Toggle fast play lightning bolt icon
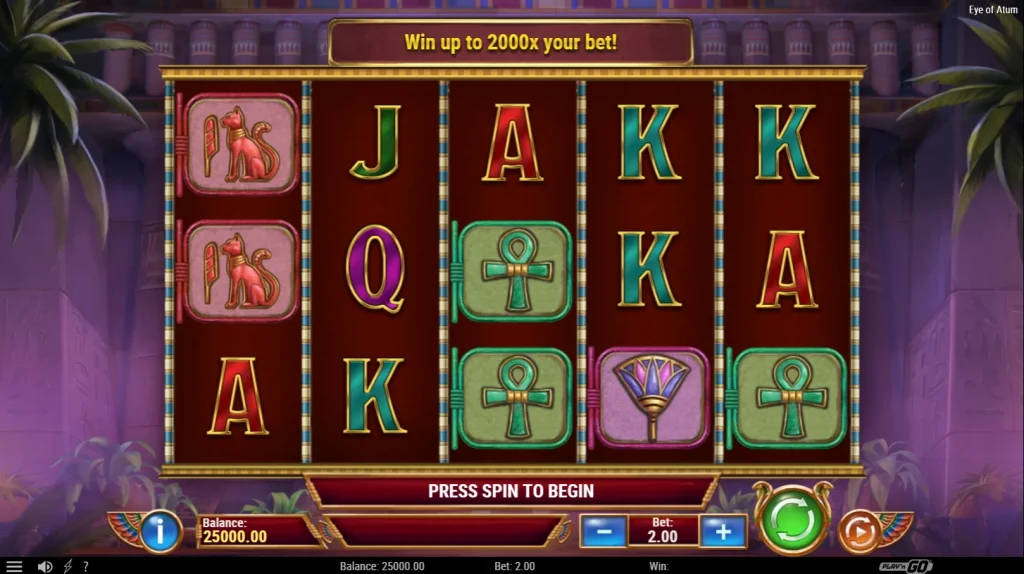 click(x=67, y=566)
